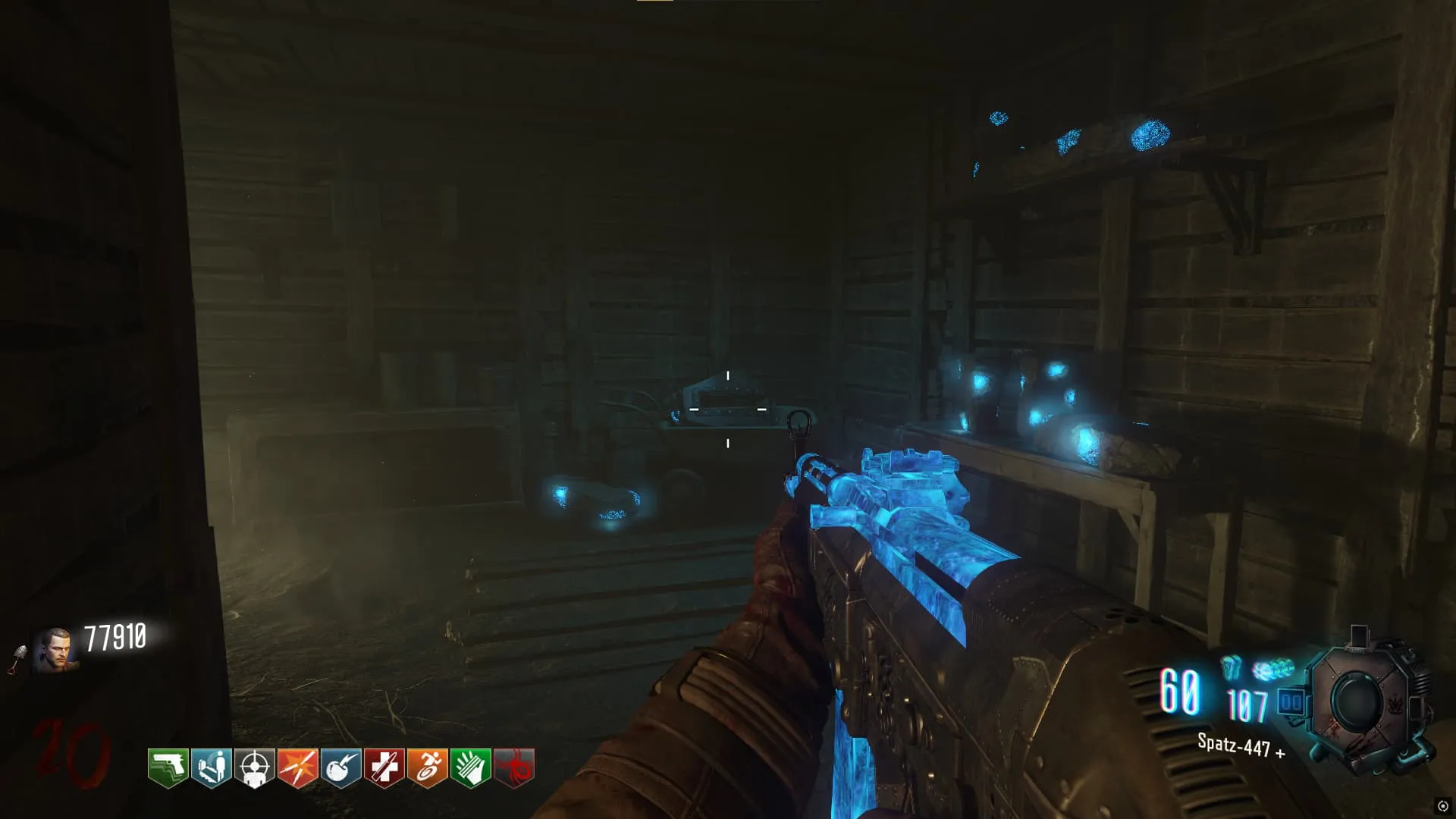Select the glowing grenade bundle icon
Viewport: 1456px width, 819px height.
tap(1273, 670)
